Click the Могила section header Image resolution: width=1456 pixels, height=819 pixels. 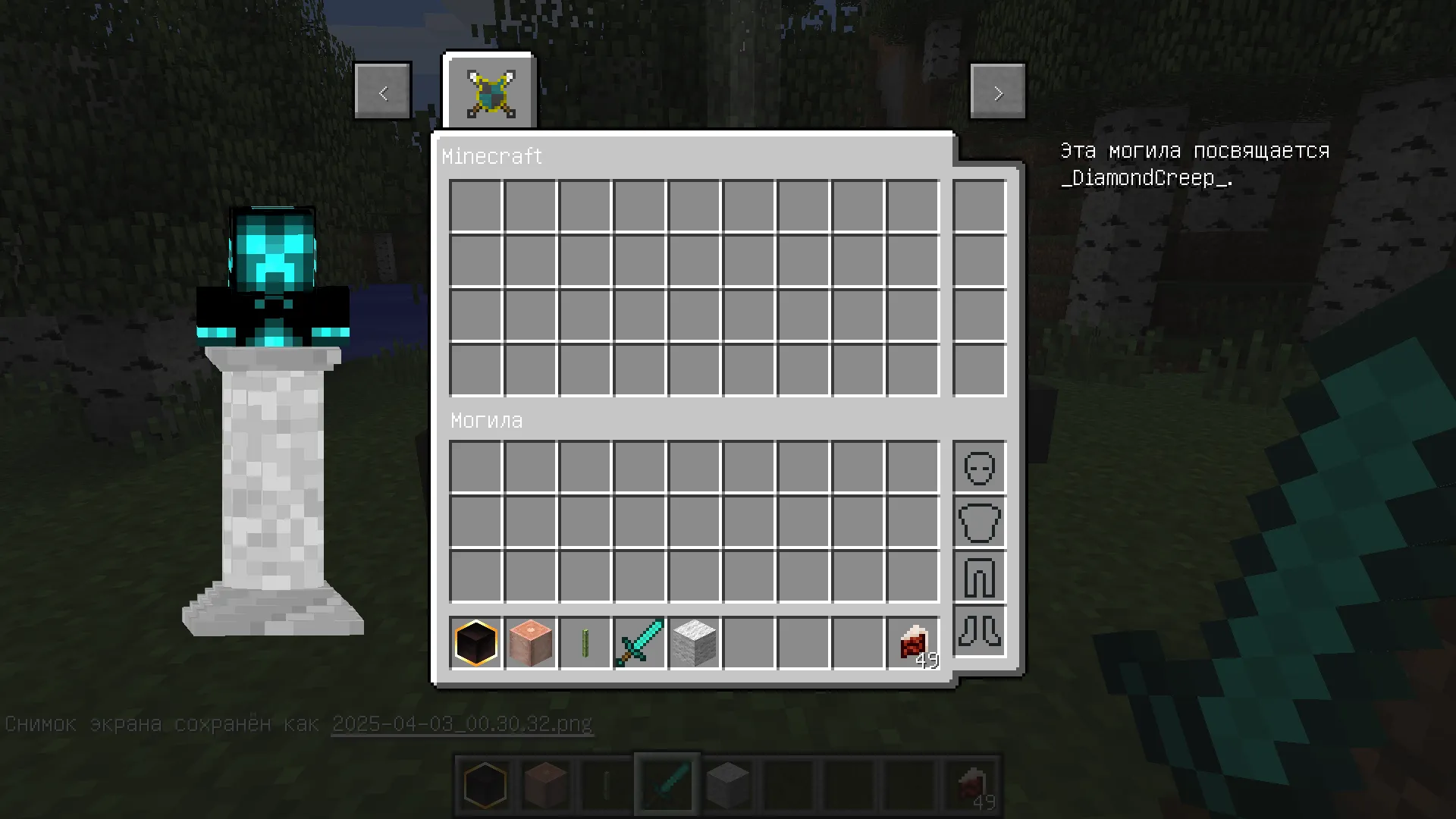tap(486, 420)
